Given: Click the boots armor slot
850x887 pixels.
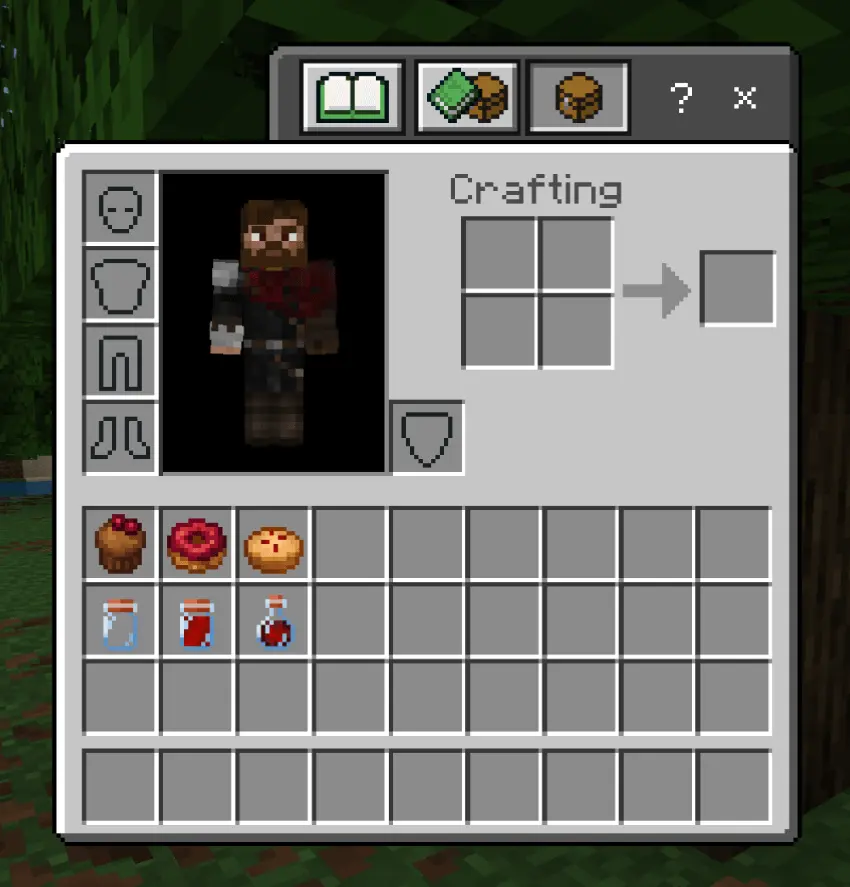Looking at the screenshot, I should 120,437.
